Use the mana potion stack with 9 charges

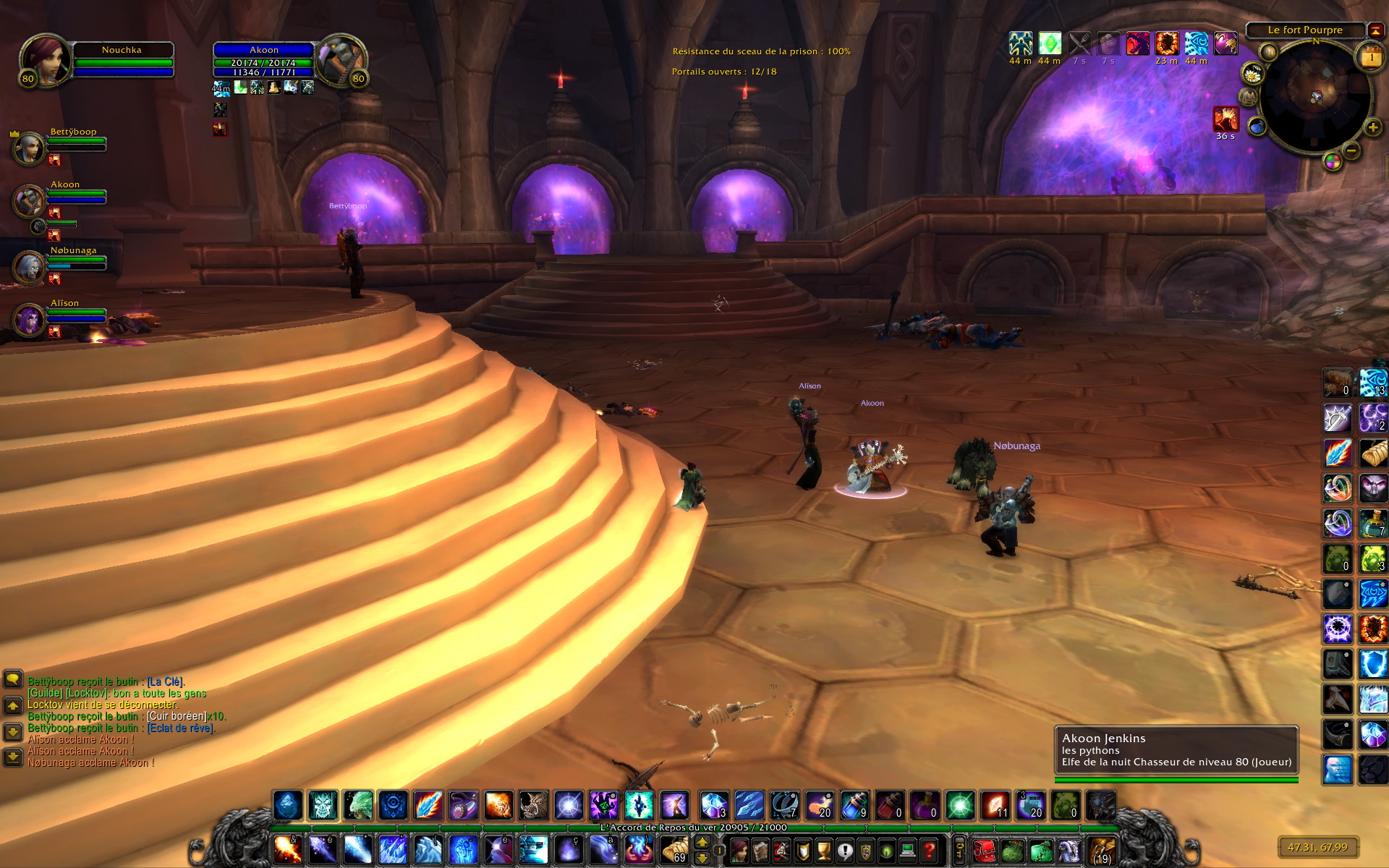pyautogui.click(x=854, y=804)
